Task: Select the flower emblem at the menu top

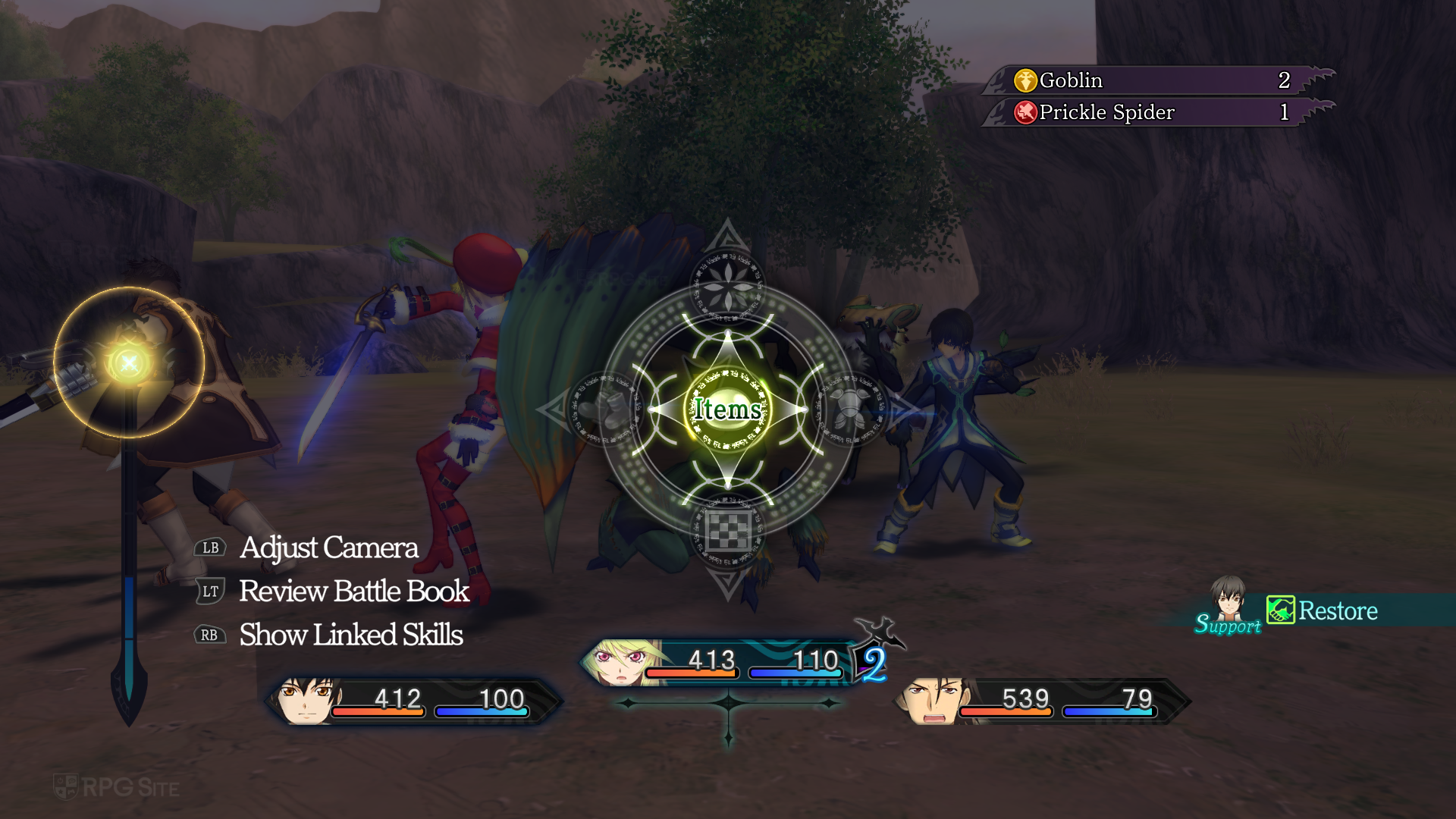Action: click(727, 287)
